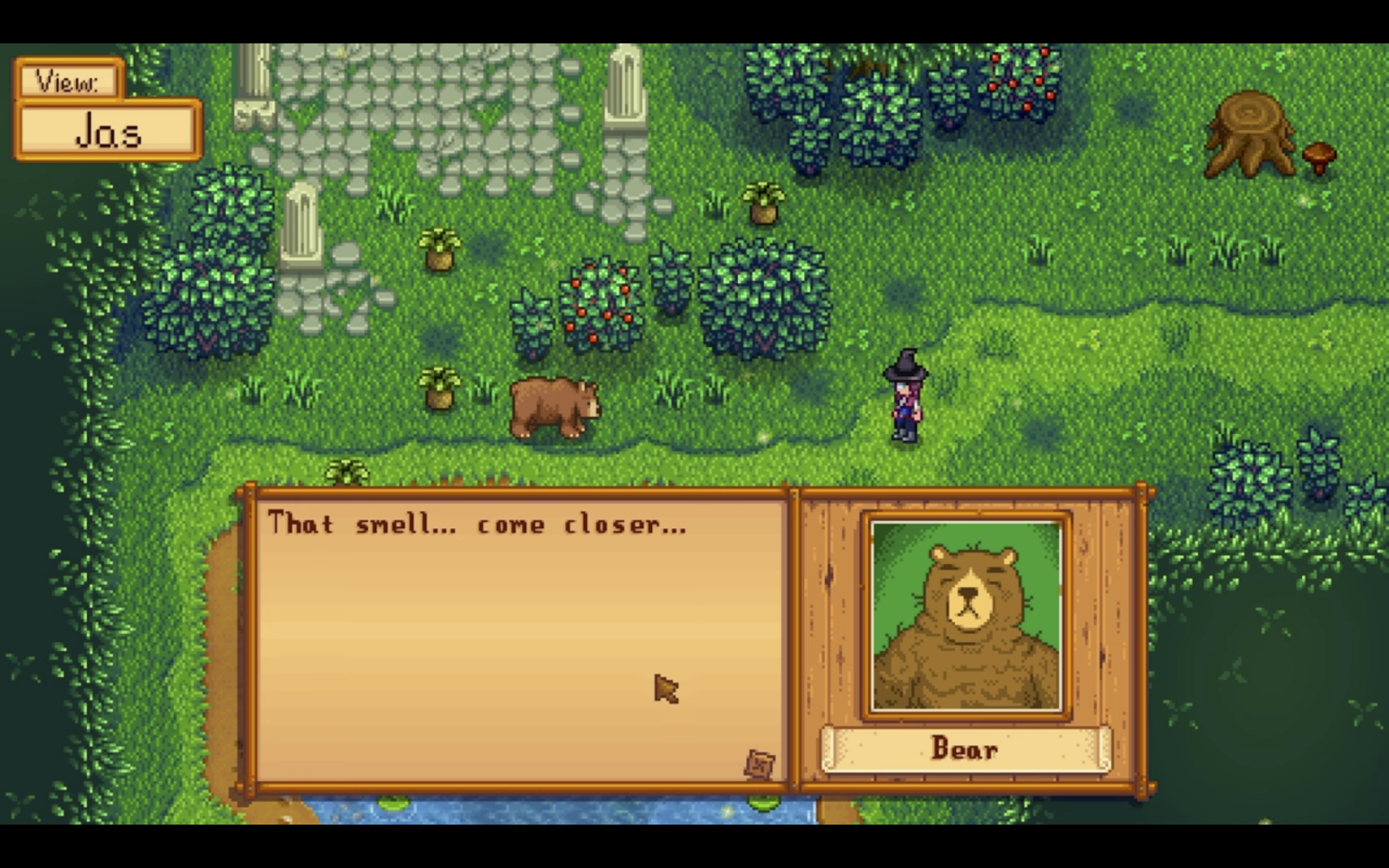Click the Bear nameplate scroll label
Viewport: 1389px width, 868px height.
(x=964, y=749)
